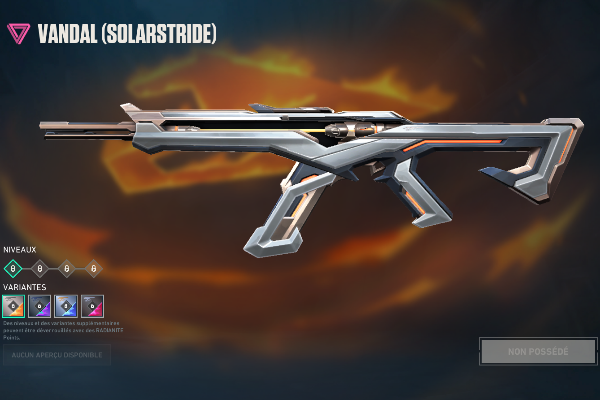Image resolution: width=600 pixels, height=400 pixels.
Task: Select the pink variant swatch
Action: pos(92,306)
